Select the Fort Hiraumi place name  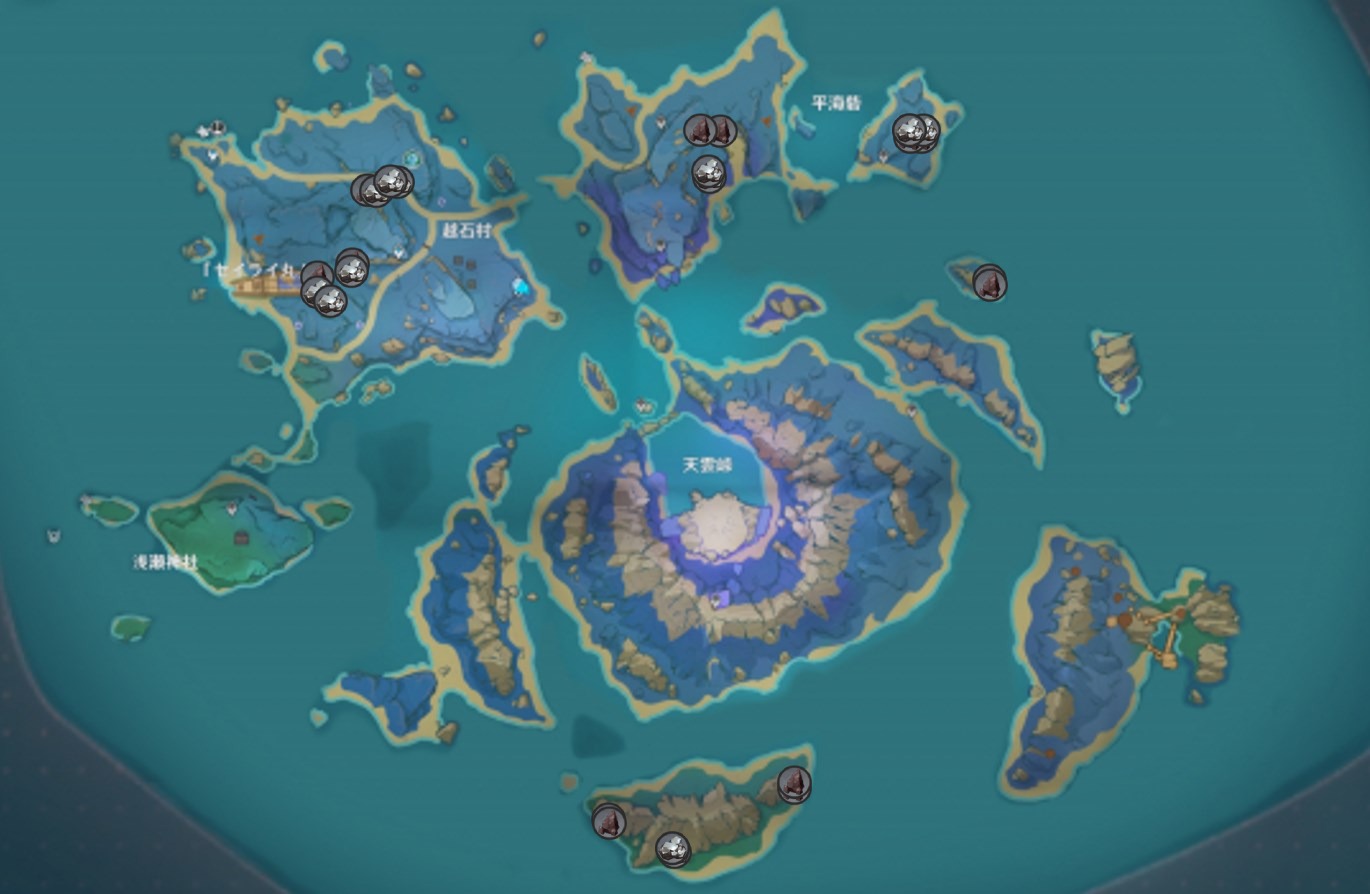coord(838,100)
